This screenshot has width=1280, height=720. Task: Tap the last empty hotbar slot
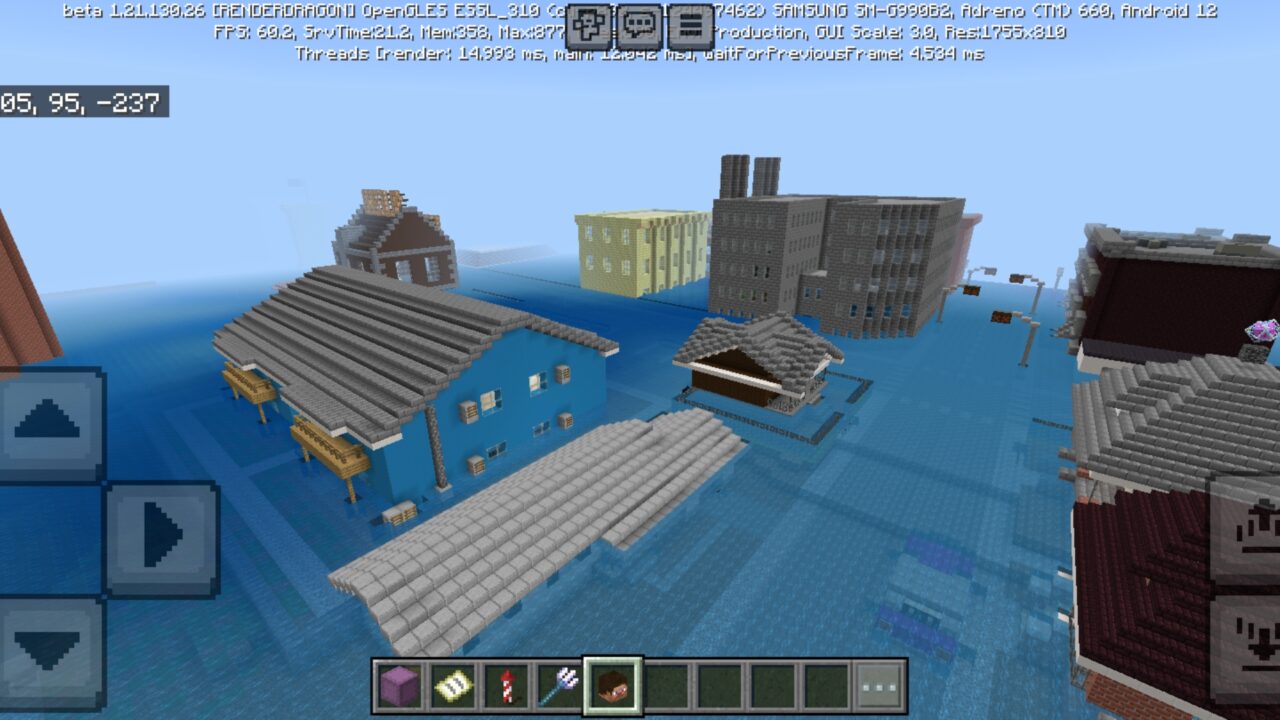click(822, 685)
